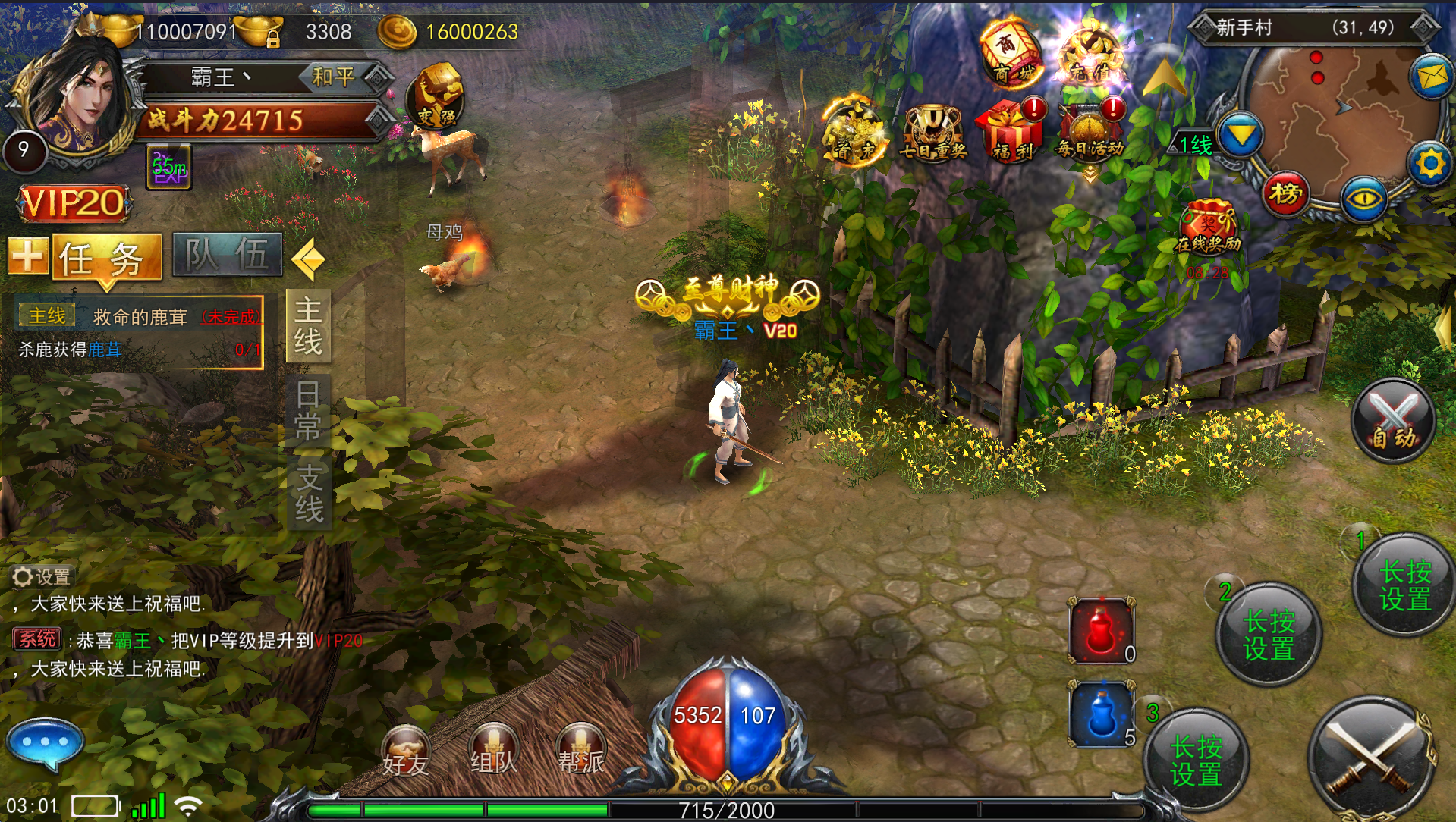
Task: Toggle the 自动 auto-battle button
Action: coord(1393,421)
